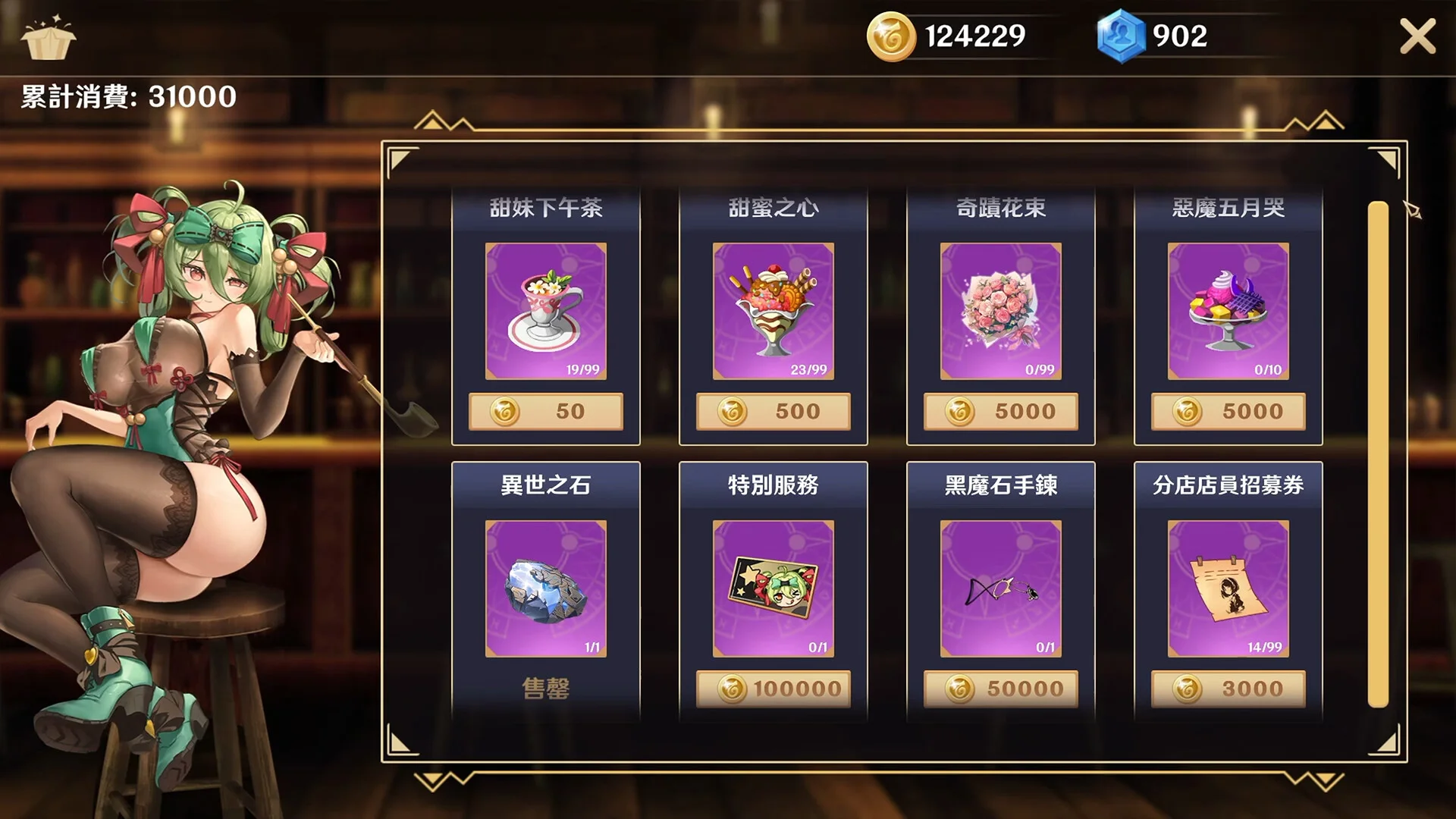View the pink flower bouquet item

[x=1000, y=311]
